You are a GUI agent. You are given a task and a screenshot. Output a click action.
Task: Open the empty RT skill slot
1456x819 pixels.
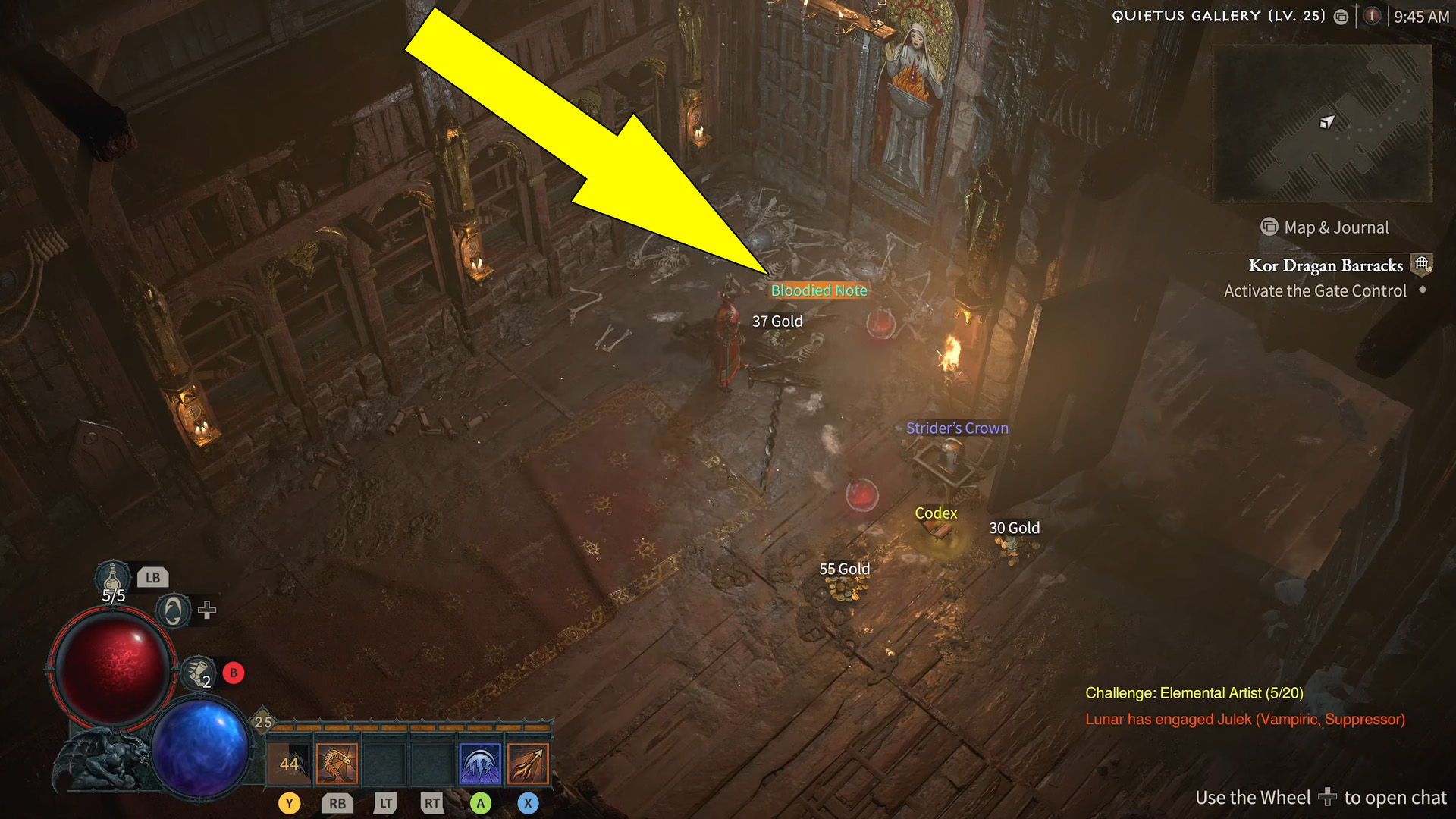(x=432, y=762)
